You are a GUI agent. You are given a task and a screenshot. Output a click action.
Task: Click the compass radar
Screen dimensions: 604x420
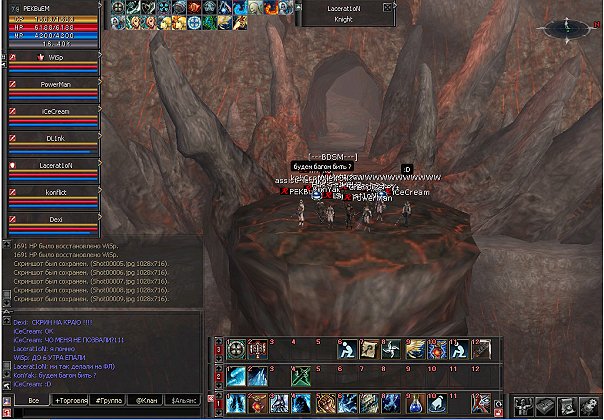coord(566,26)
